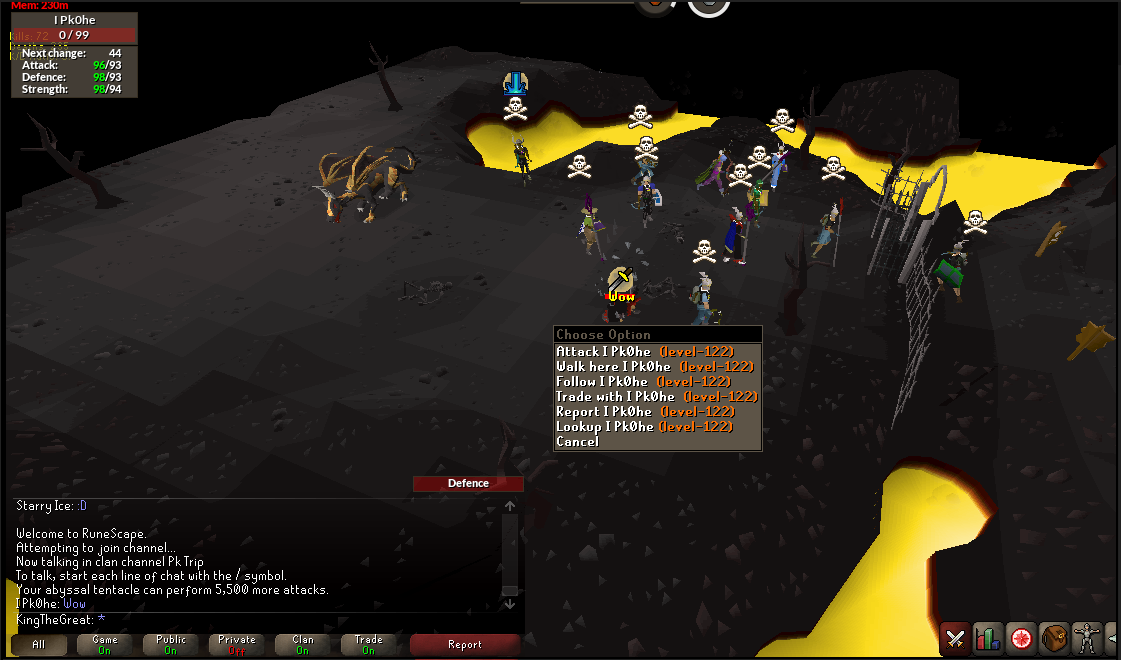The height and width of the screenshot is (660, 1121).
Task: Toggle the Trade chat filter
Action: [x=369, y=645]
